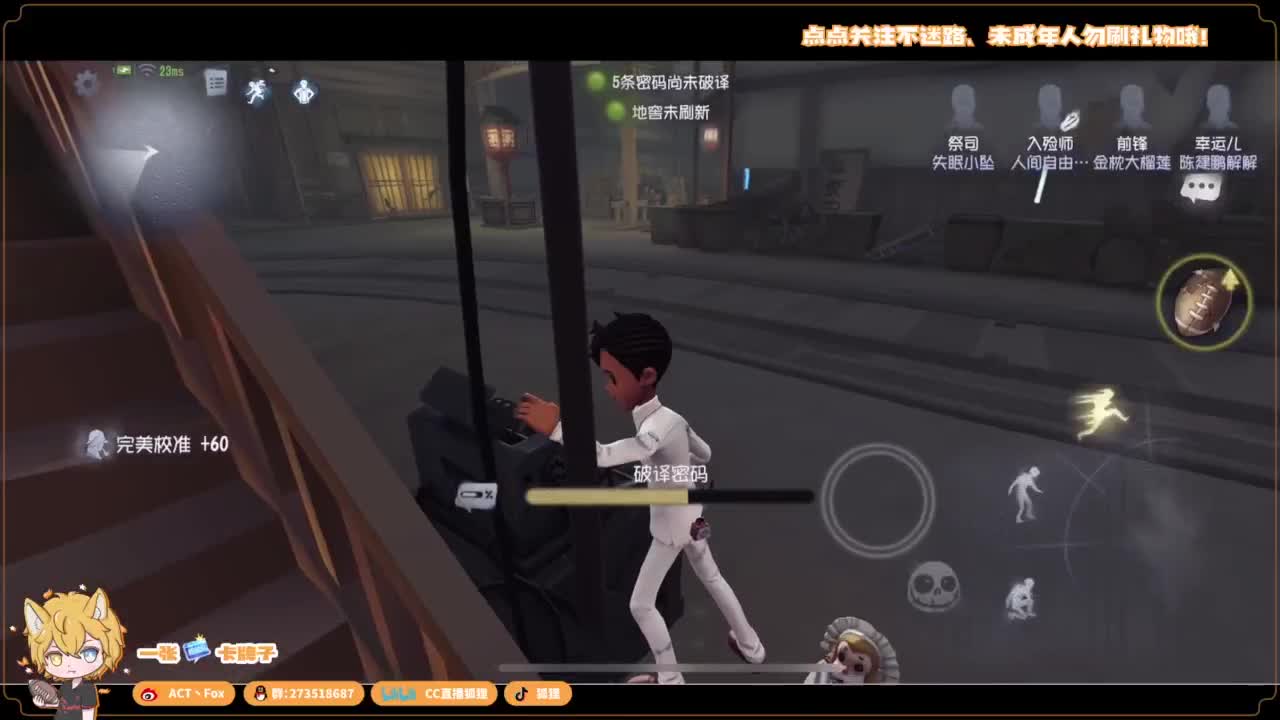
Task: Select teammate 祭司 失眠小坠's portrait
Action: tap(963, 105)
